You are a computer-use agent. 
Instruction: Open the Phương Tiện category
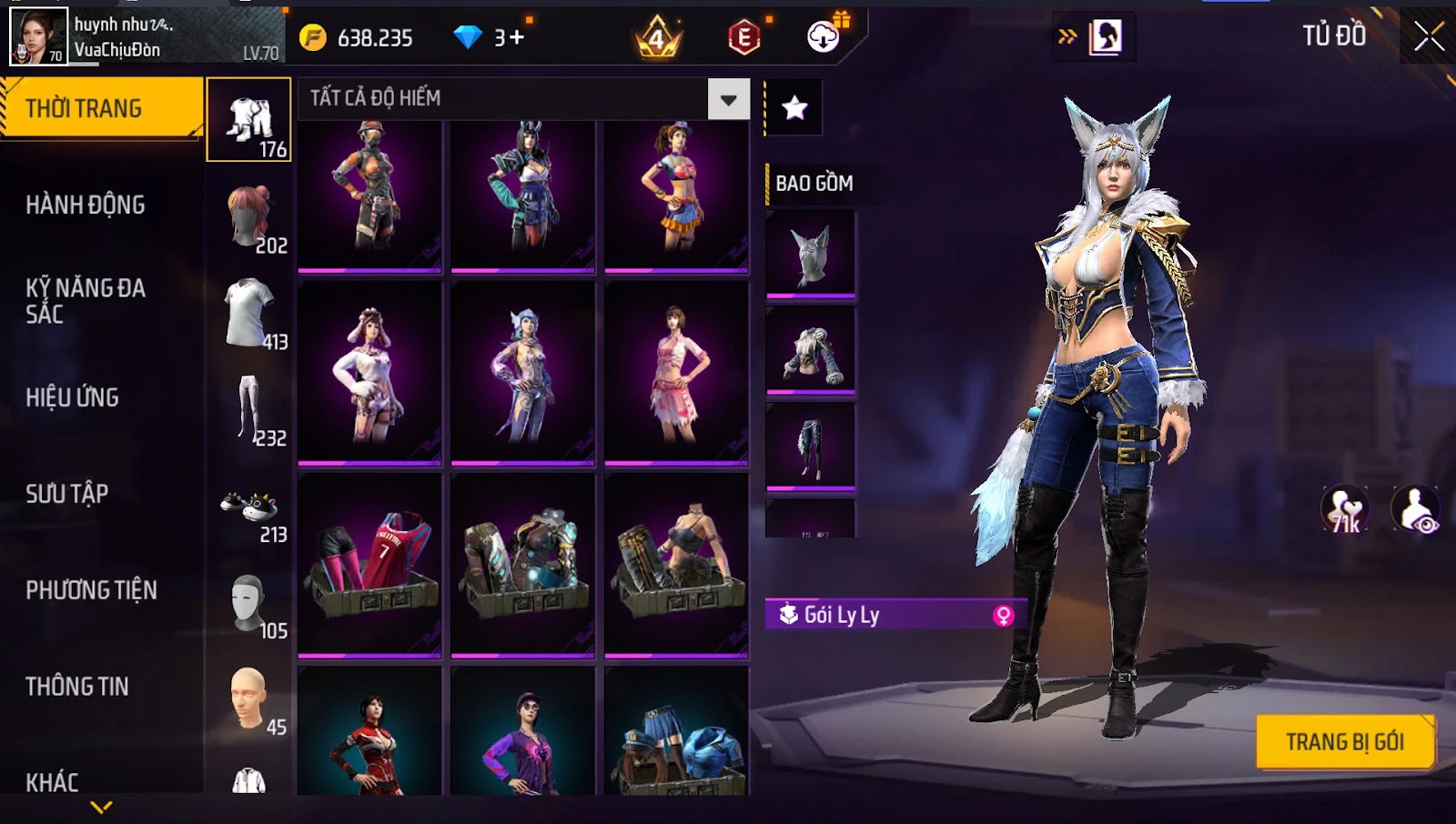tap(91, 590)
